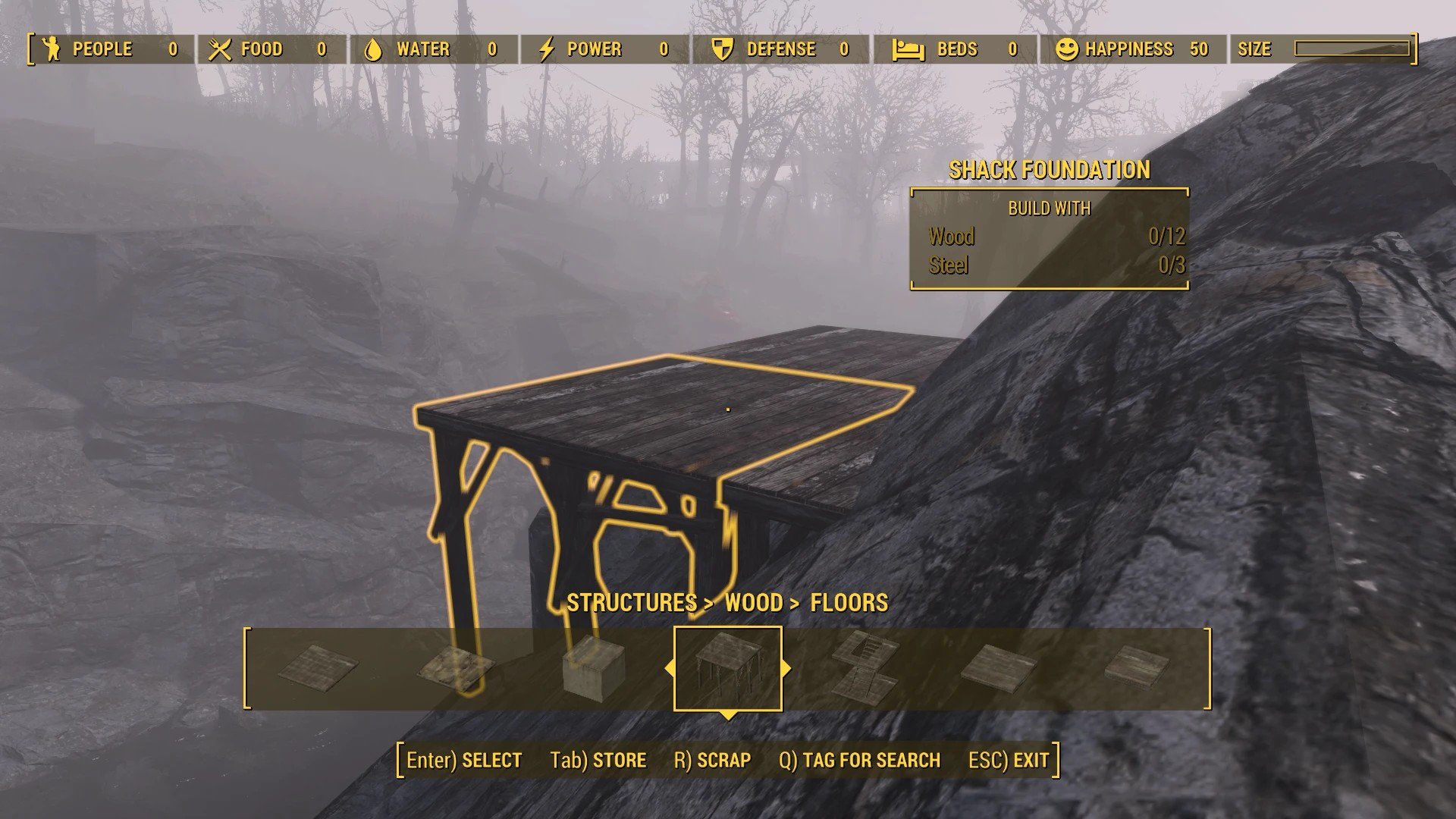This screenshot has width=1456, height=819.
Task: Click the STORE button
Action: 598,760
